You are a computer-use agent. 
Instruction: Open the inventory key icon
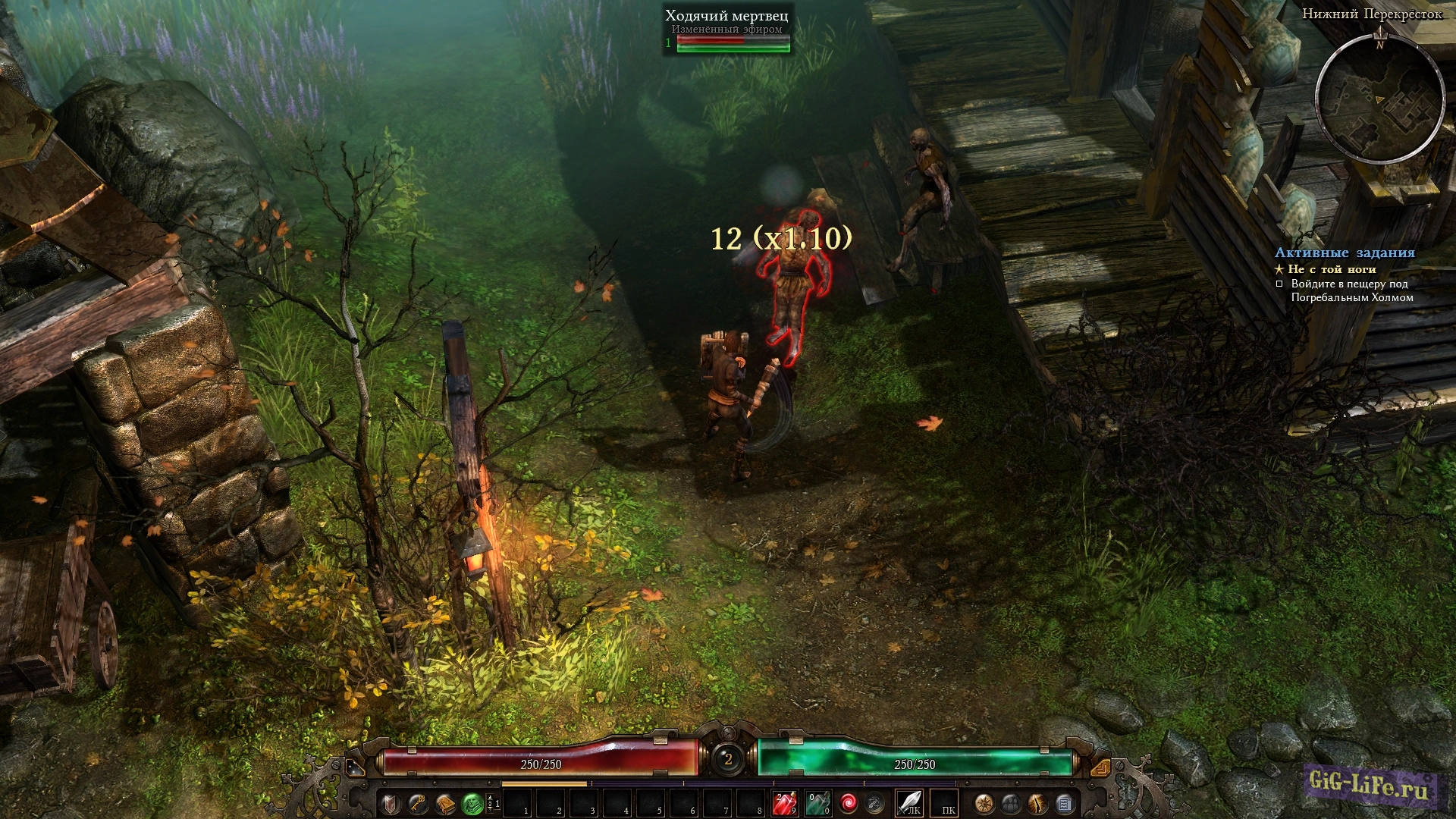[418, 803]
